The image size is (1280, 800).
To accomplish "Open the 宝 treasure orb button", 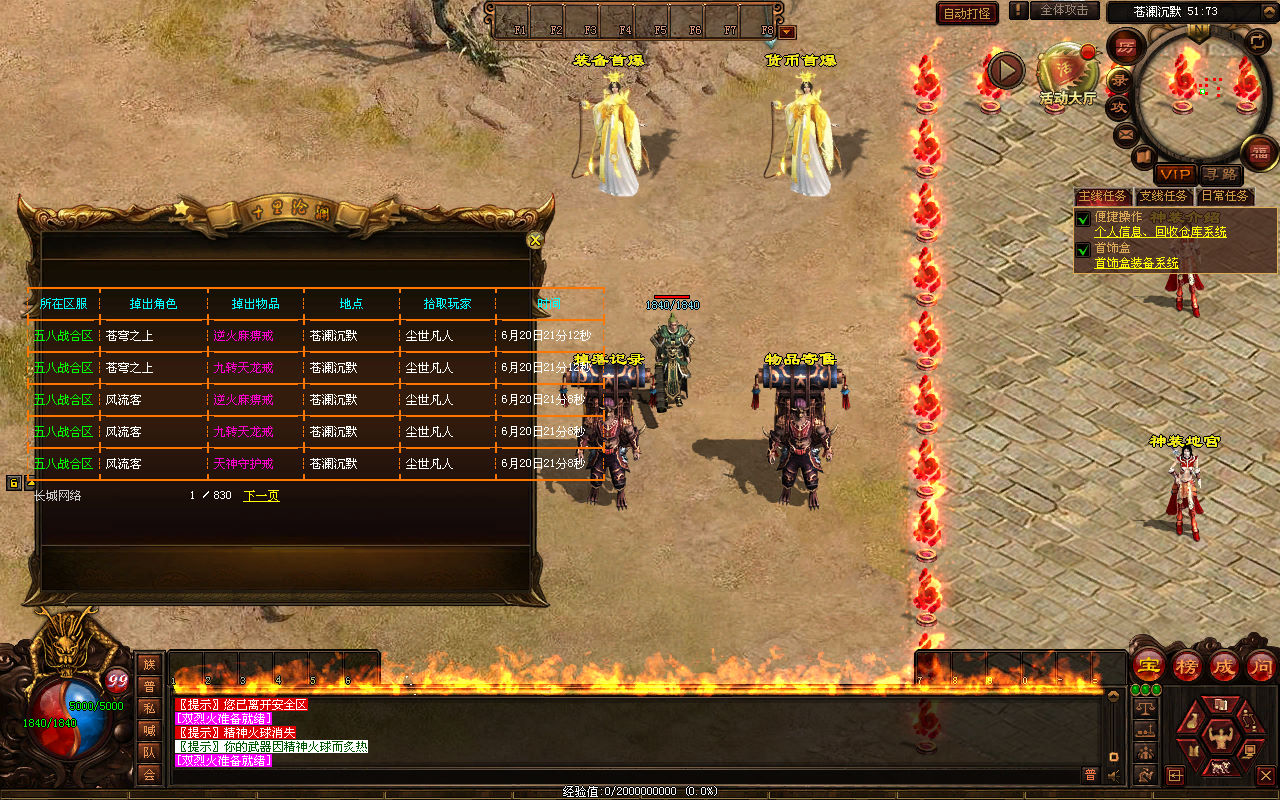I will coord(1148,666).
